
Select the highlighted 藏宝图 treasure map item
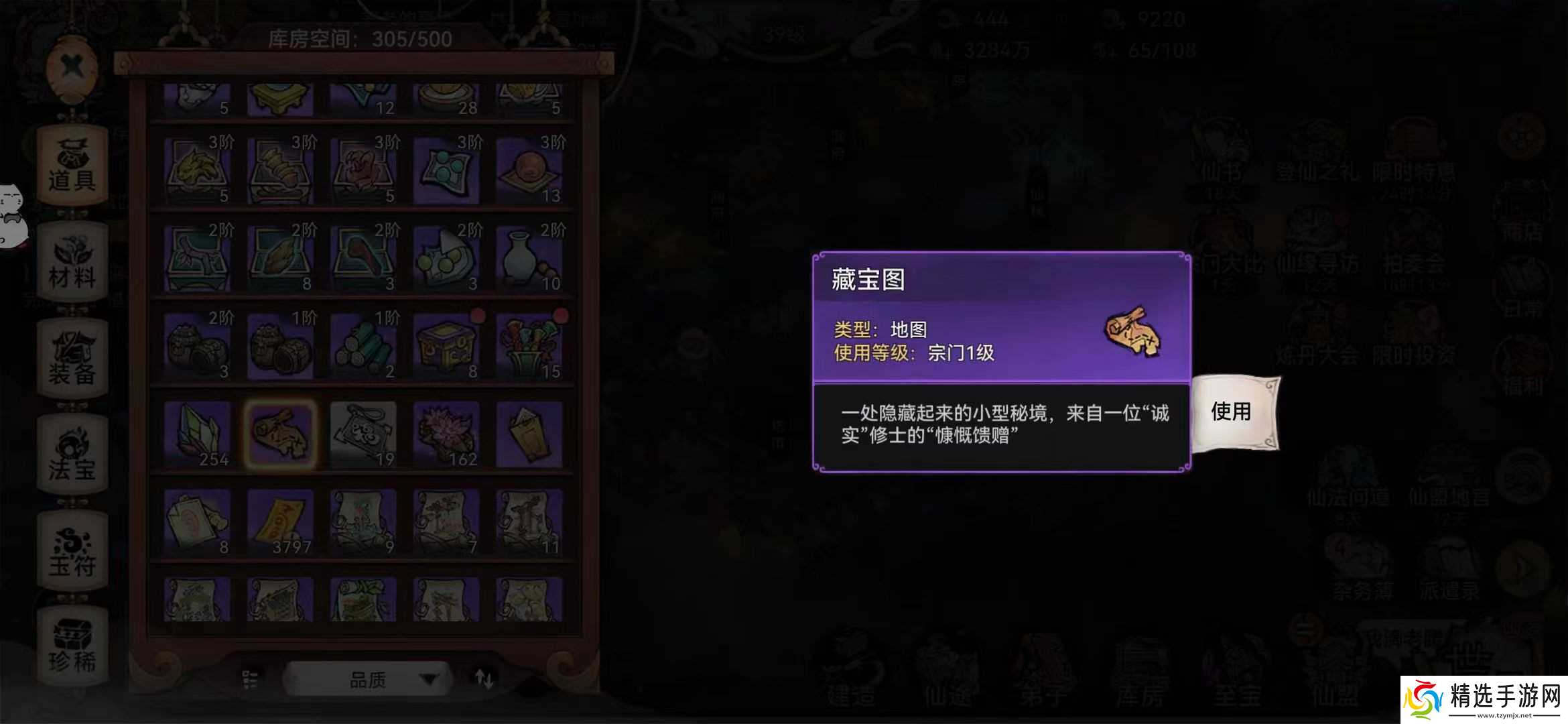coord(281,432)
